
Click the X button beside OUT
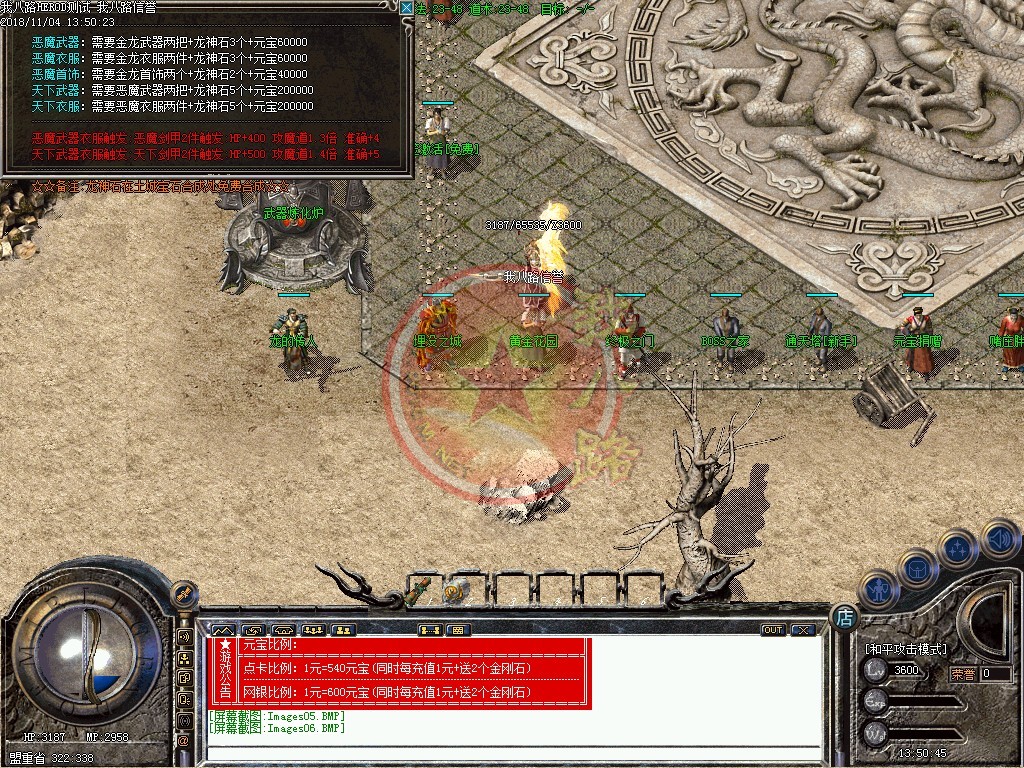click(802, 630)
